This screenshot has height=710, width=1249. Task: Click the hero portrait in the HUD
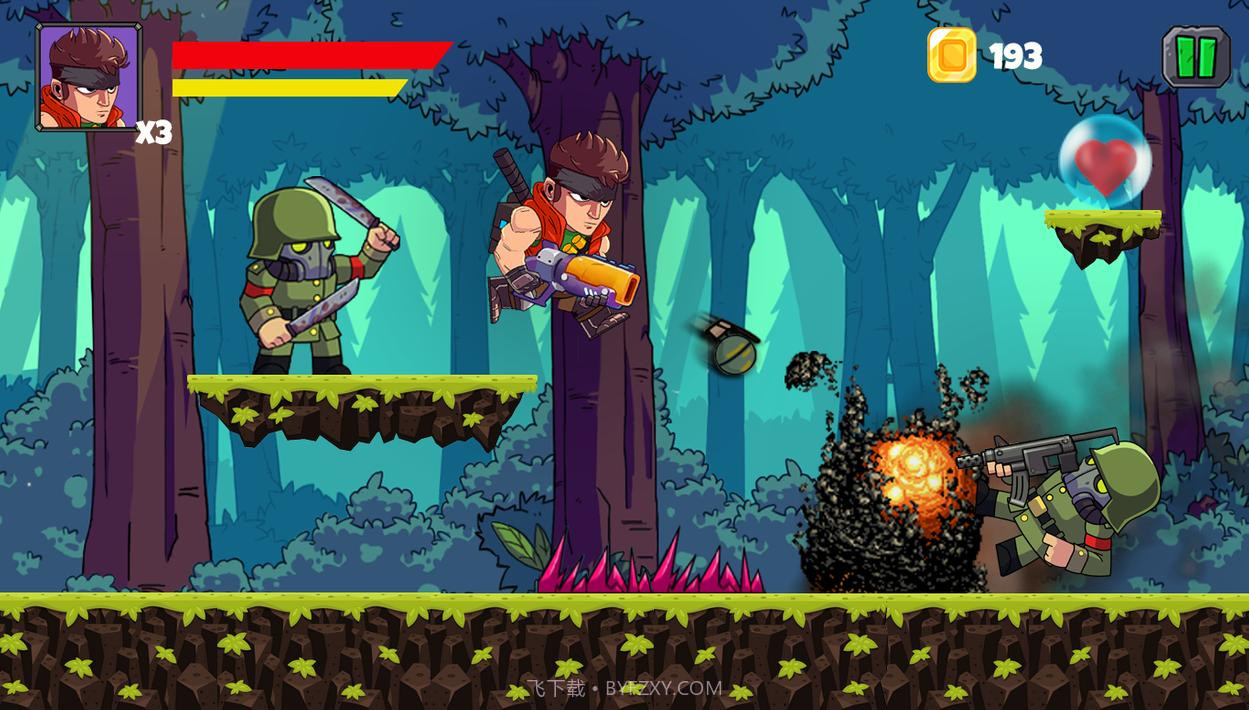click(89, 78)
